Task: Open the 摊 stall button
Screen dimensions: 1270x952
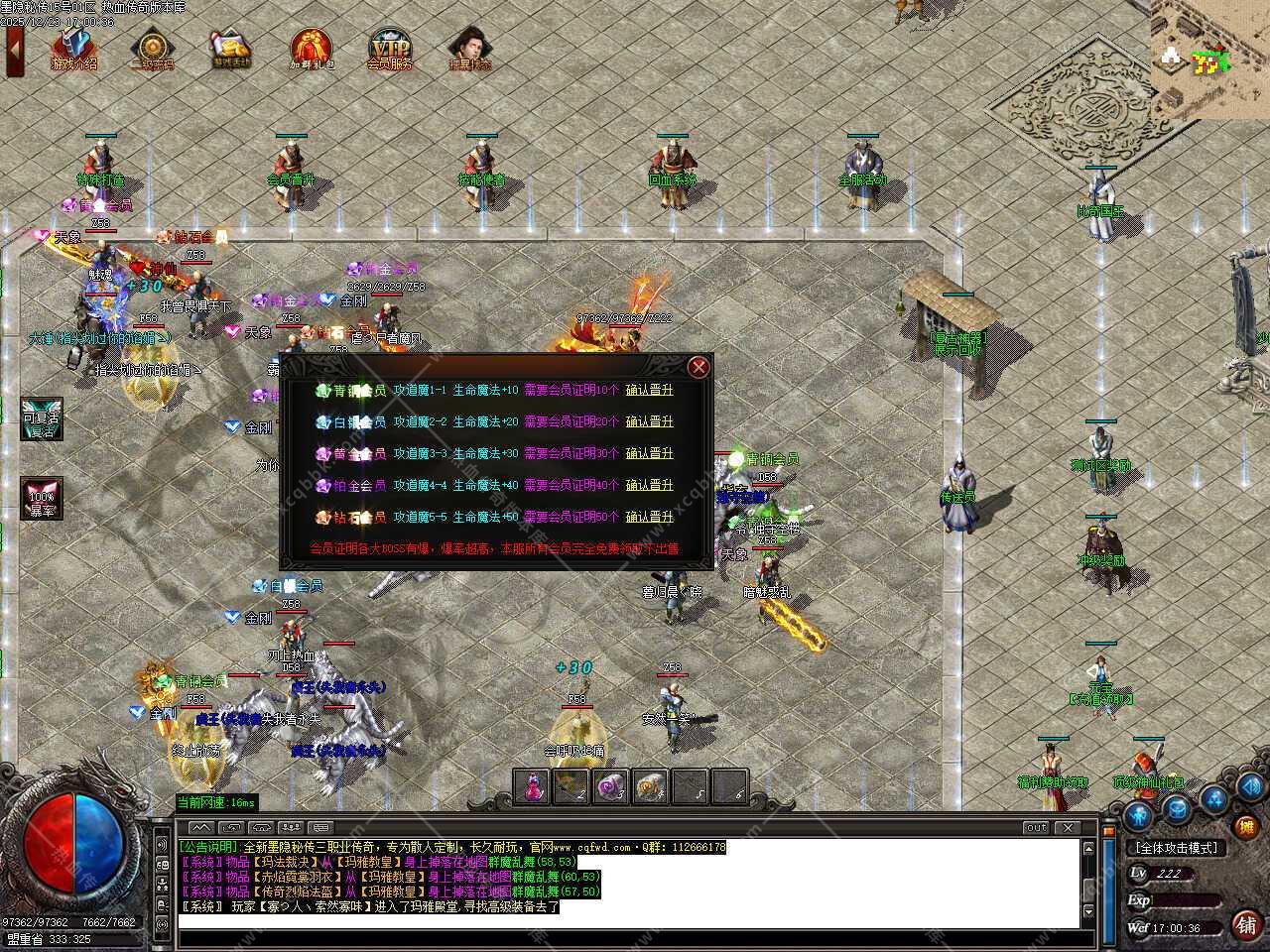Action: [1245, 826]
